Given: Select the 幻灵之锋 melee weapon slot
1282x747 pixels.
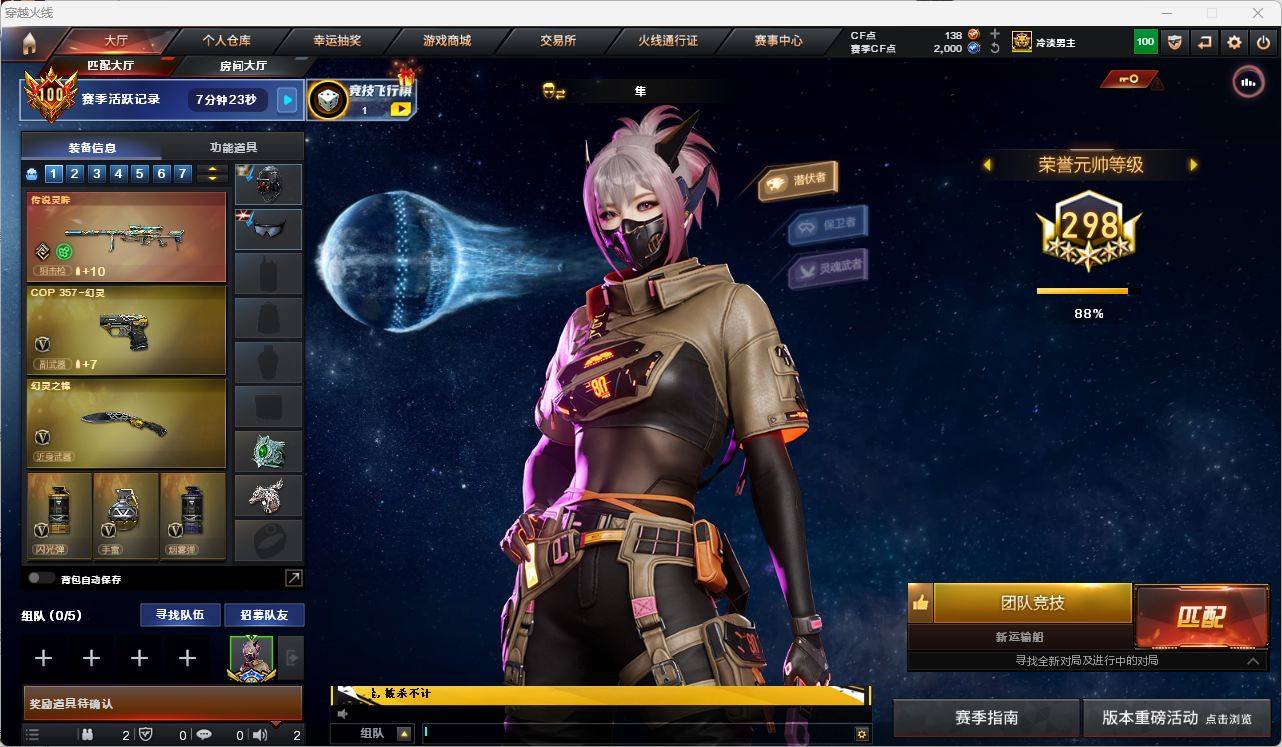Looking at the screenshot, I should [x=126, y=421].
